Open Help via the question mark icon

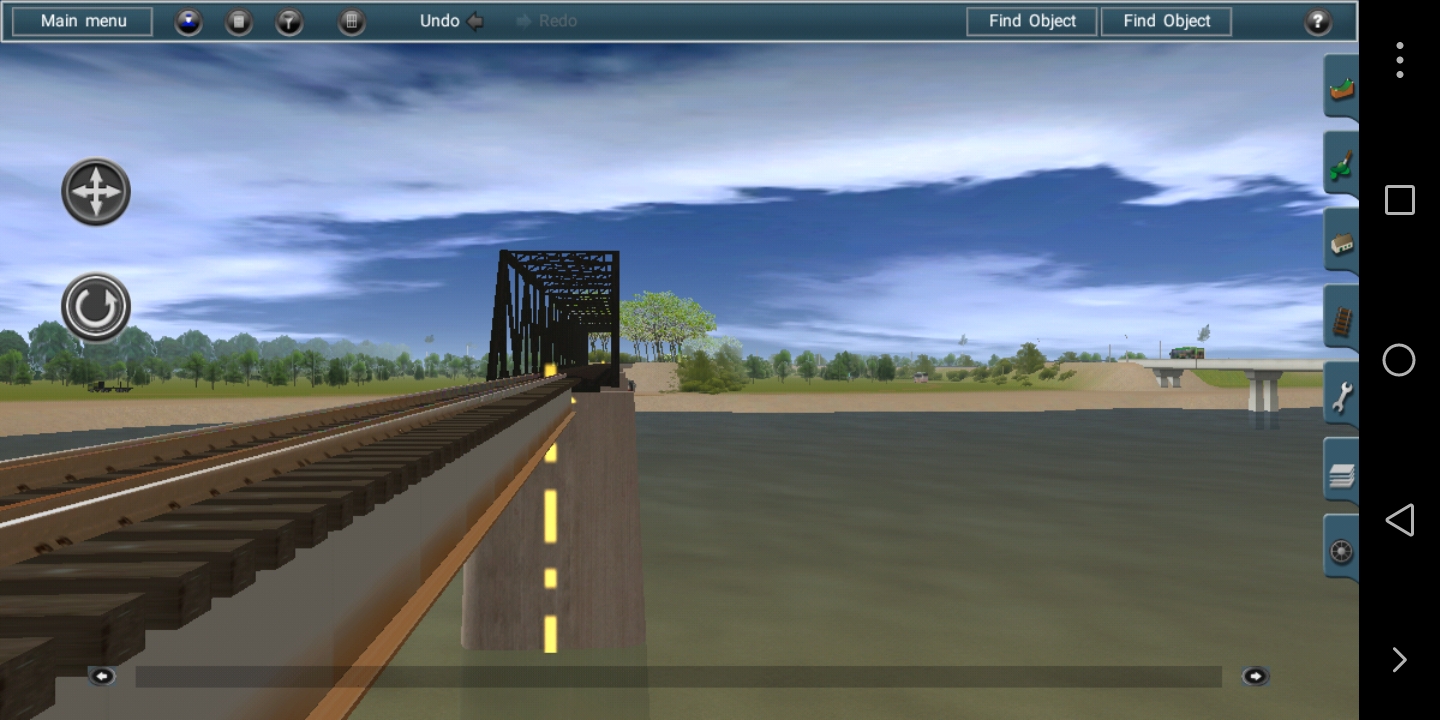coord(1318,21)
